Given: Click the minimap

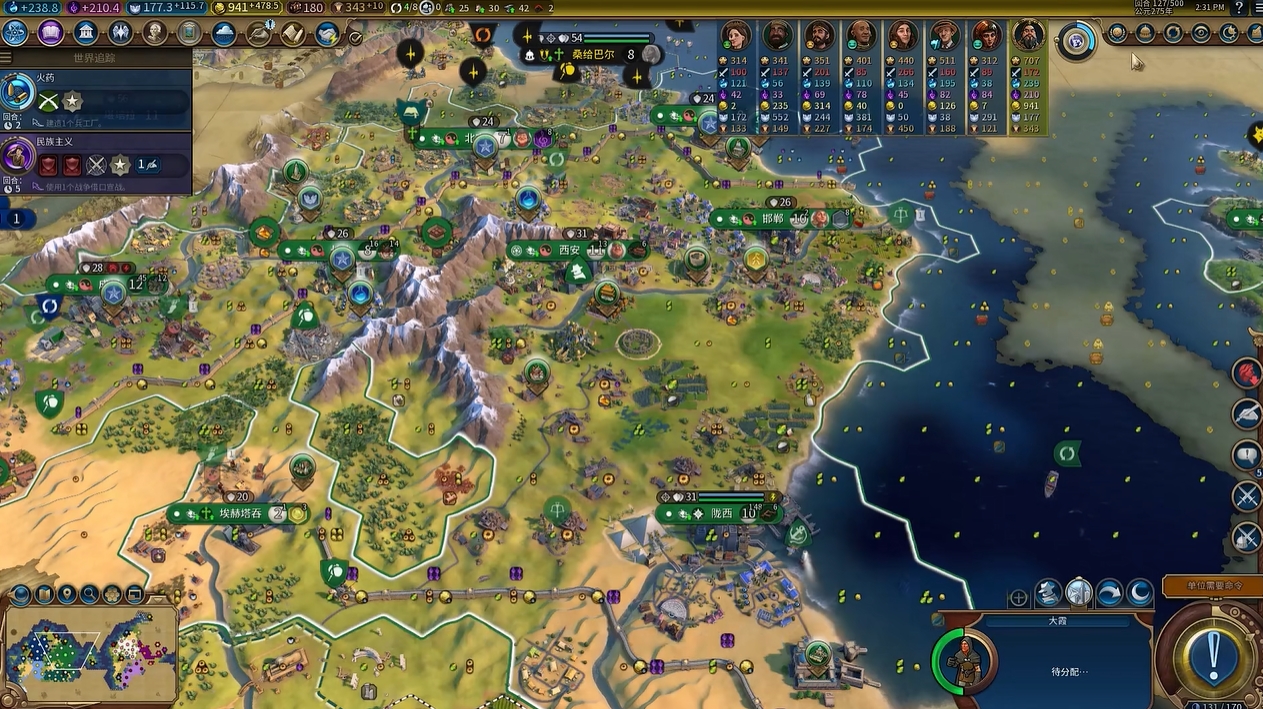Looking at the screenshot, I should tap(90, 657).
